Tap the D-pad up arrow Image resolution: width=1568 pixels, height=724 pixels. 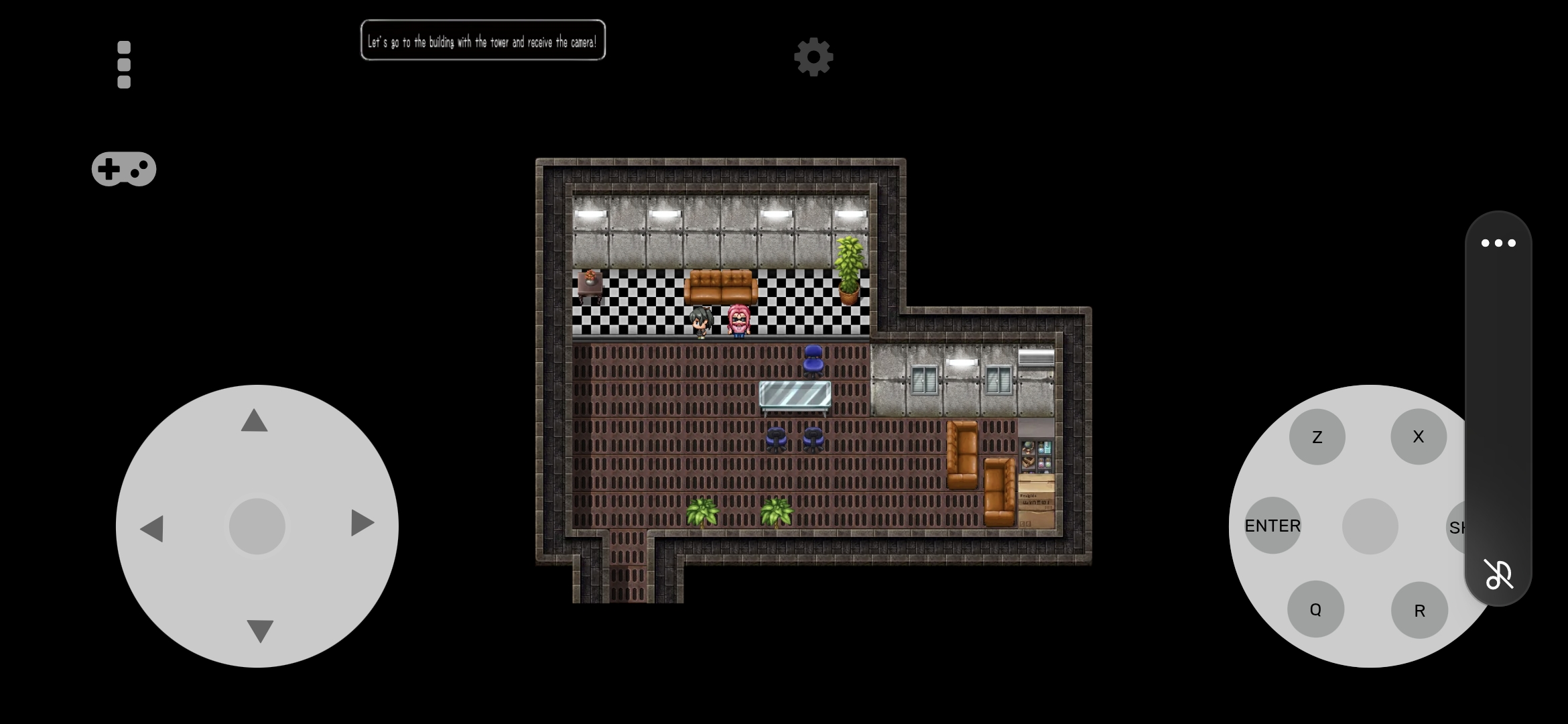pyautogui.click(x=255, y=421)
